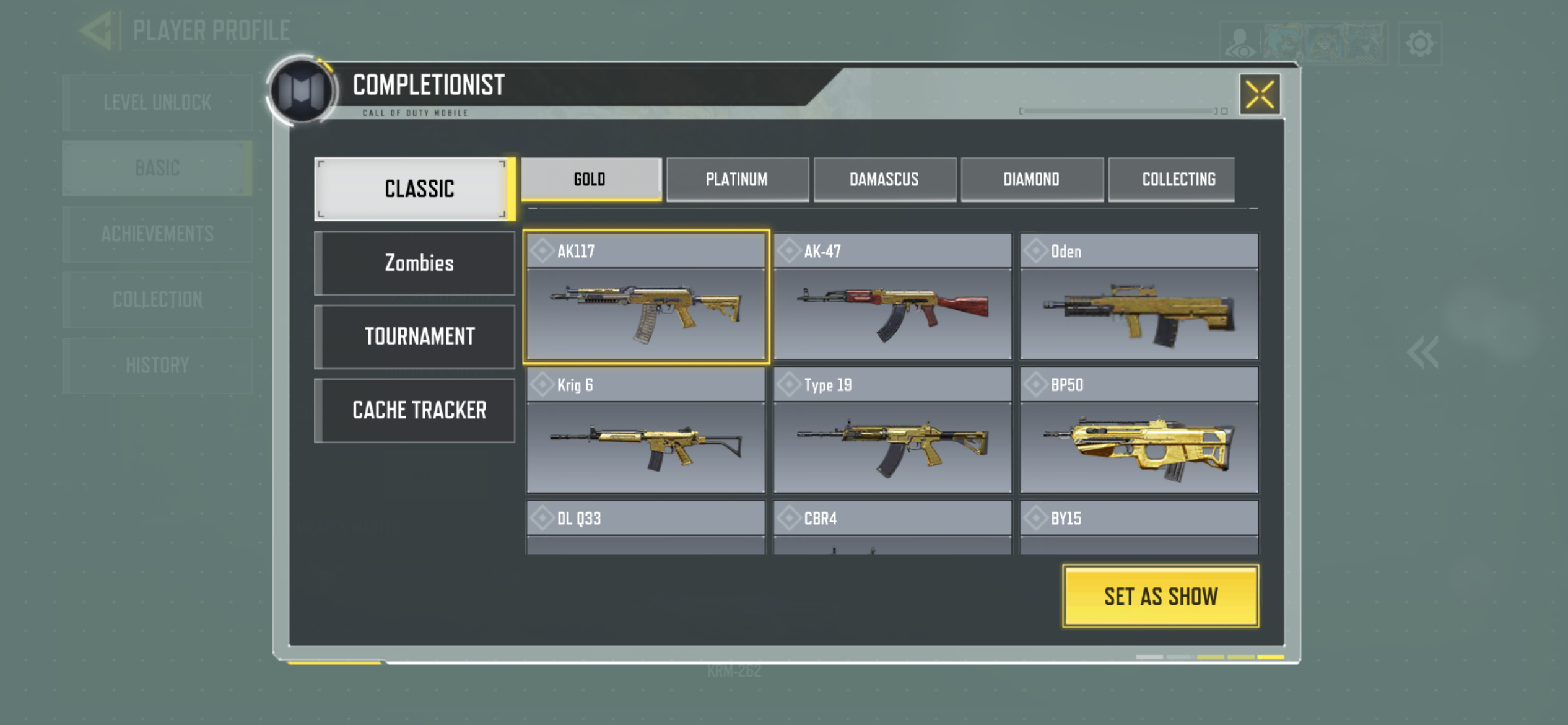The width and height of the screenshot is (1568, 725).
Task: Open the Diamond camo tab
Action: 1032,180
